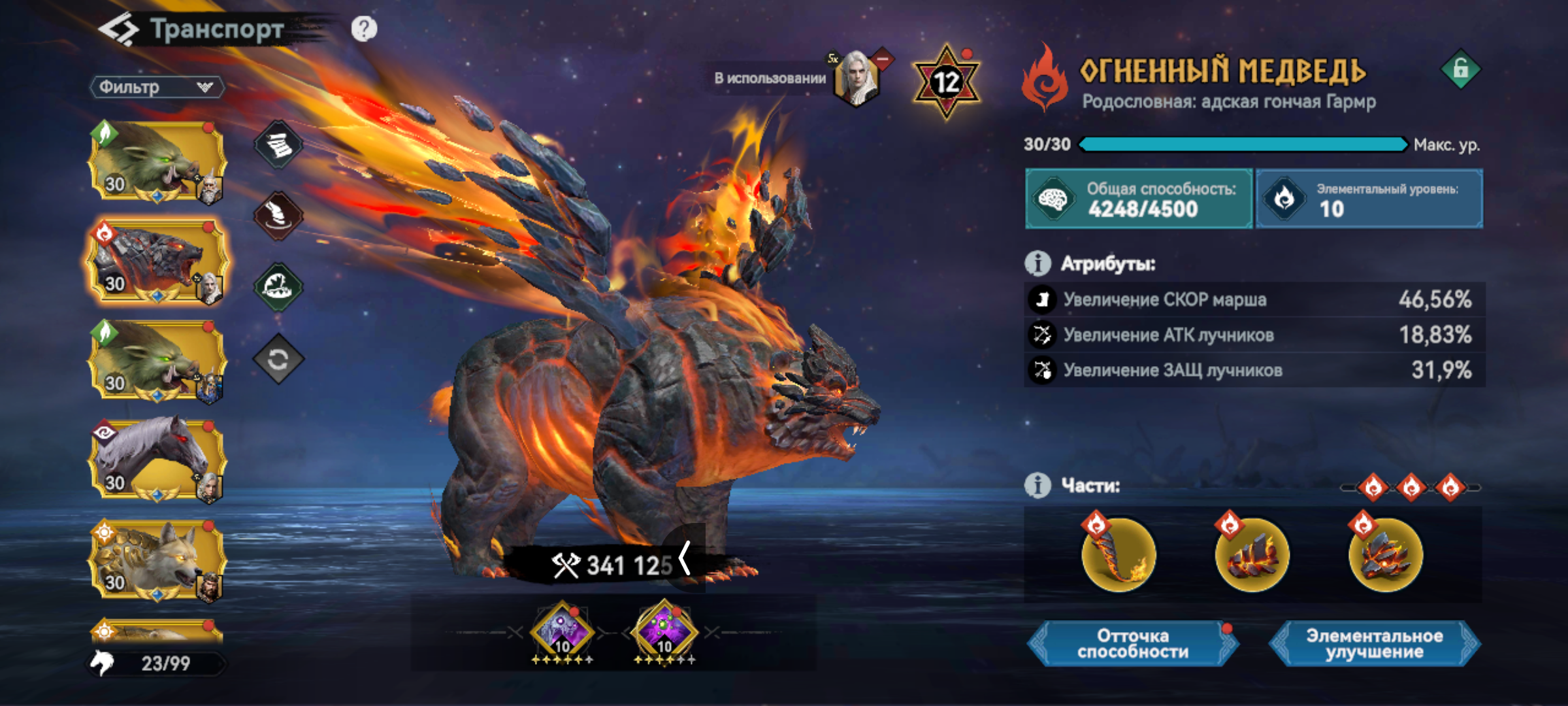Remove the hero in use portrait
The height and width of the screenshot is (706, 1568).
881,60
